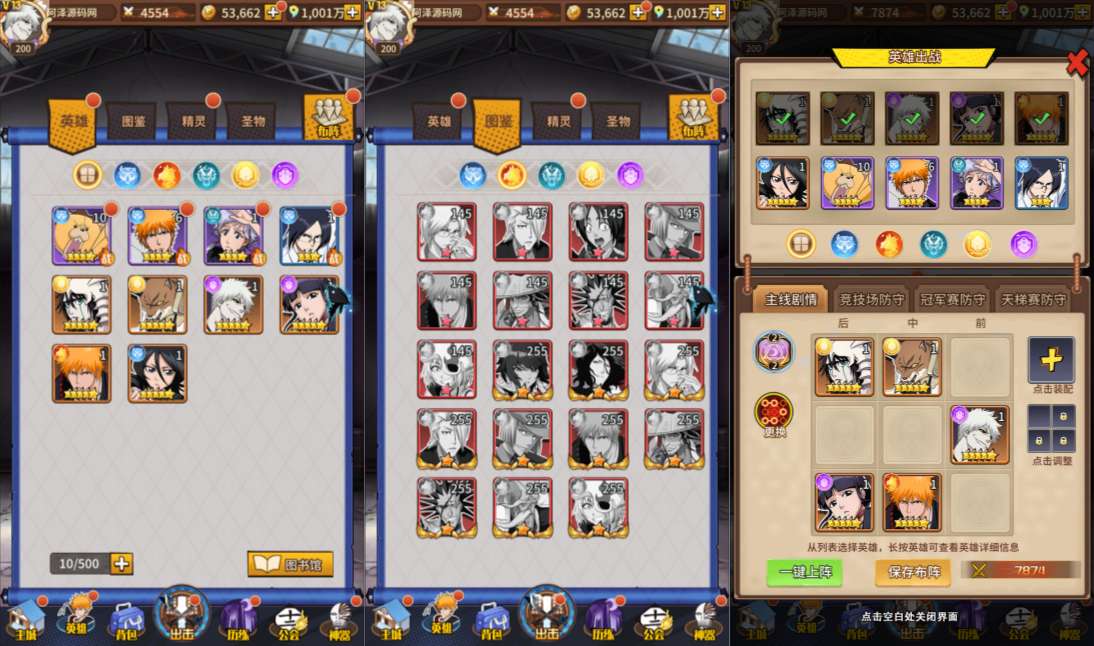This screenshot has height=646, width=1094.
Task: Switch to the 主线剧情 formation tab
Action: [x=790, y=299]
